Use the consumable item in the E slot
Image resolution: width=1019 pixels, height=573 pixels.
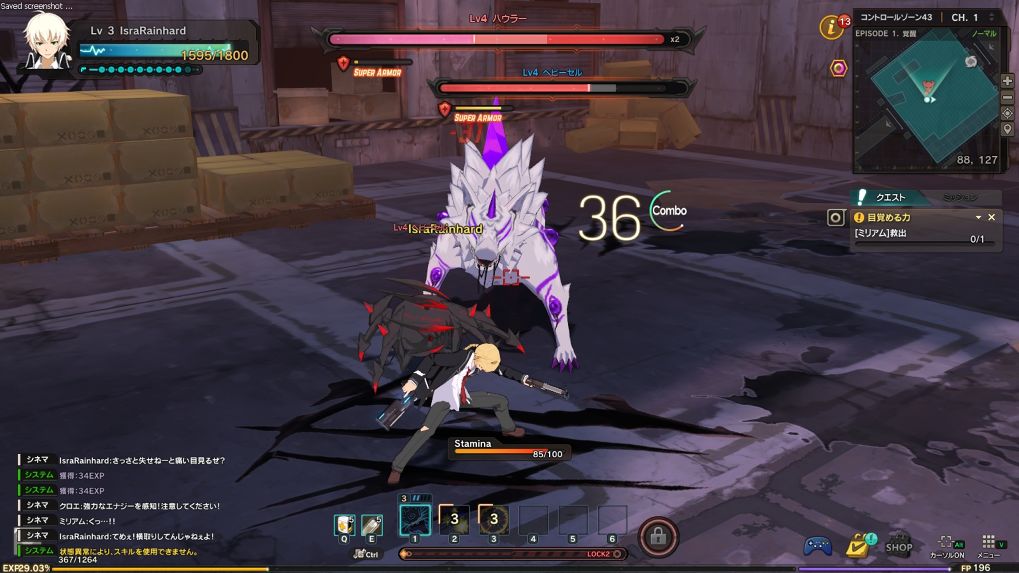[x=372, y=523]
